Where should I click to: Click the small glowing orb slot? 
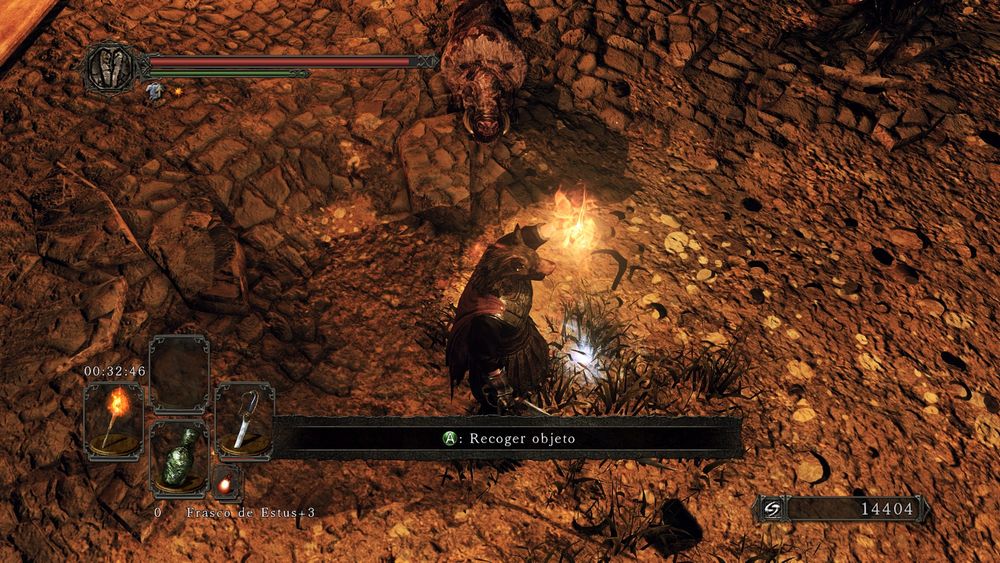tap(228, 483)
